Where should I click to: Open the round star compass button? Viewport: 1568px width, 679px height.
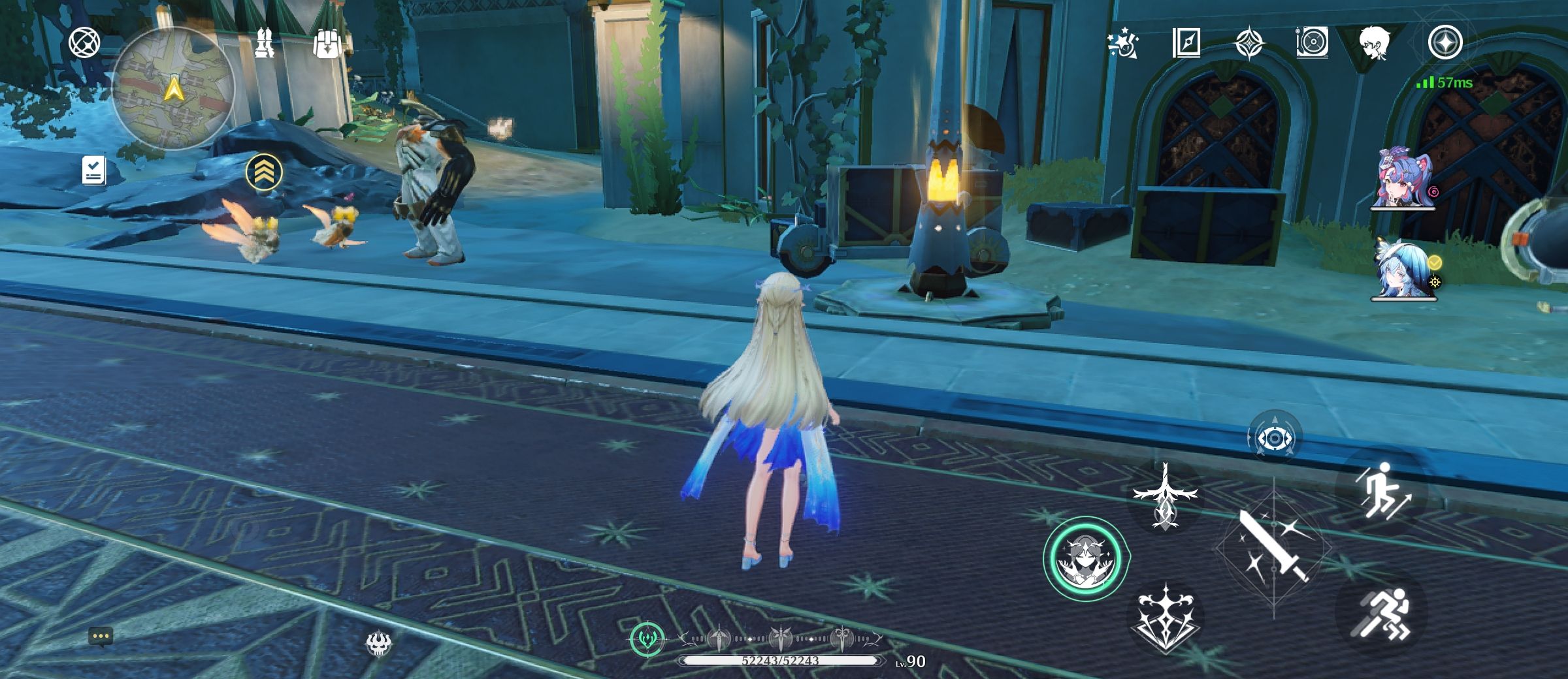pos(1445,43)
